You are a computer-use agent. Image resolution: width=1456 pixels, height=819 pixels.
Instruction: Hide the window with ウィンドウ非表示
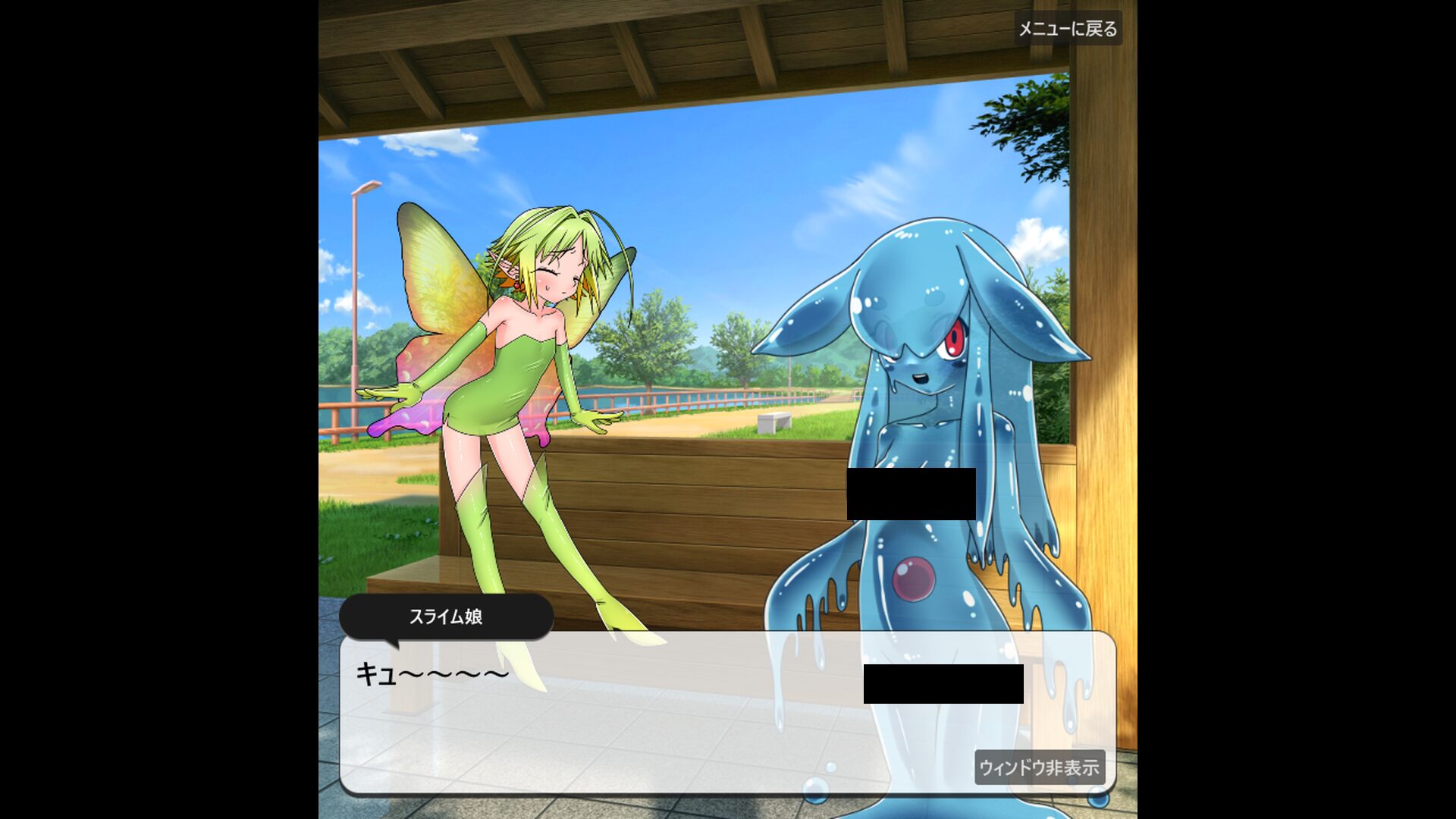(1039, 767)
